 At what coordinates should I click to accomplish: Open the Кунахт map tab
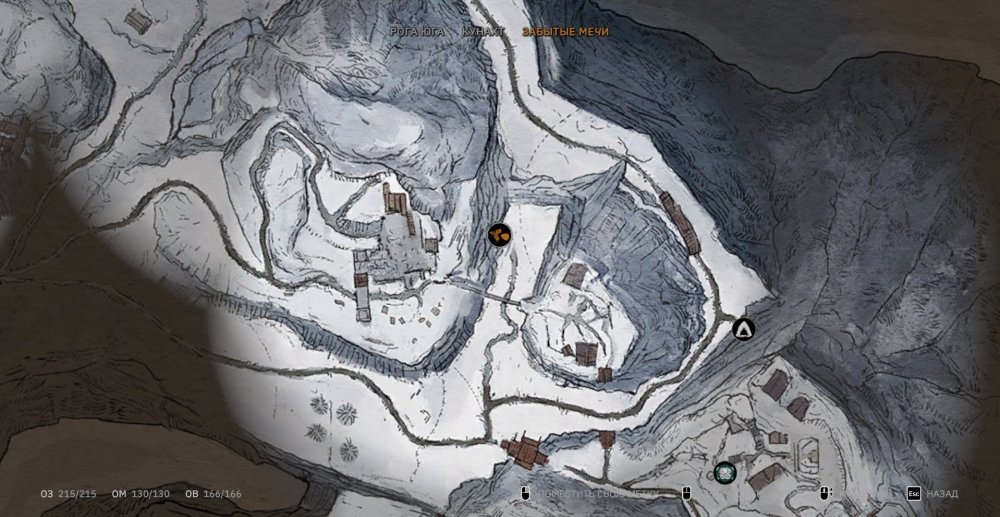click(483, 32)
